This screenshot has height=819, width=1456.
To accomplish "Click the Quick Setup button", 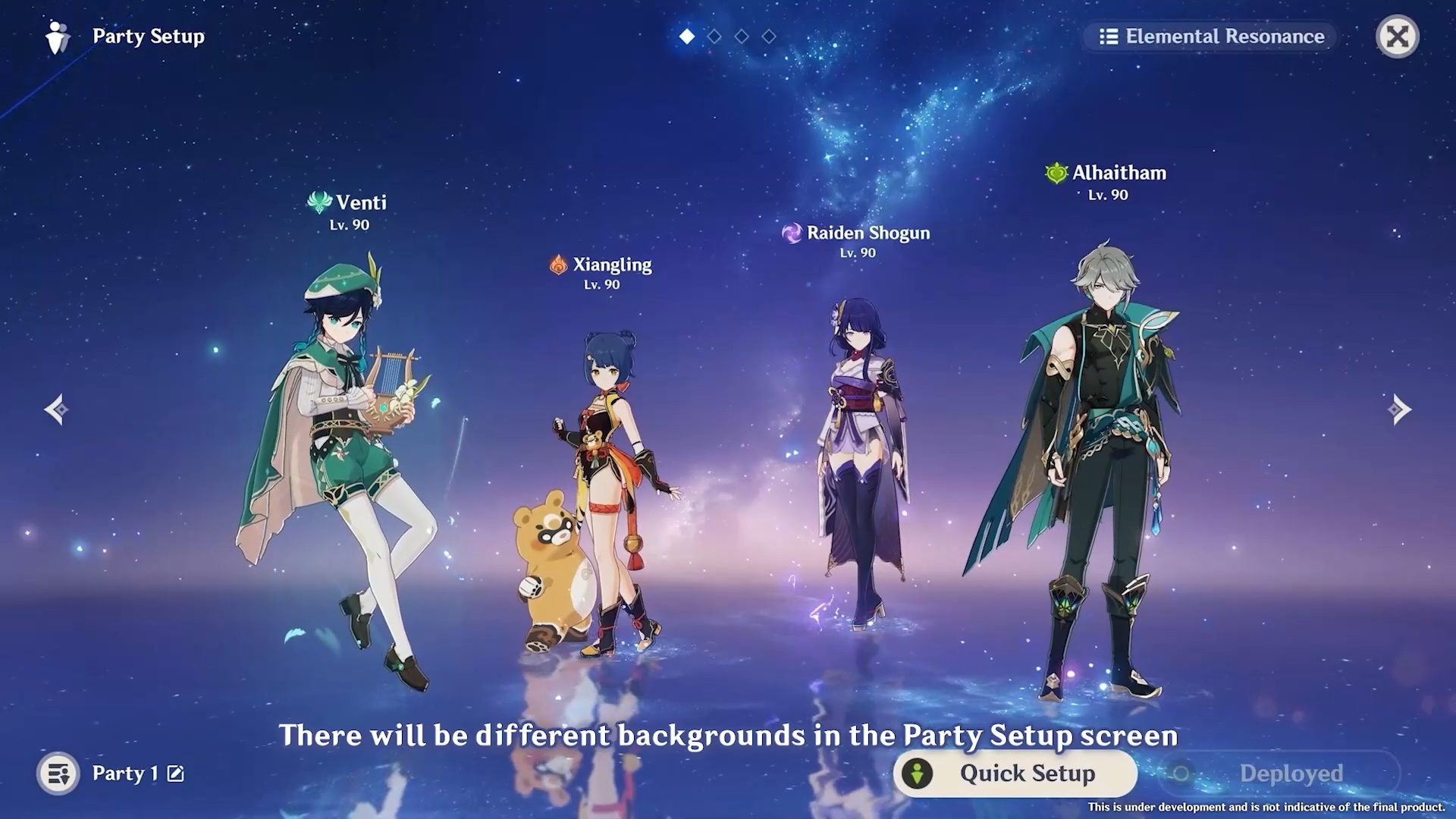I will (1015, 773).
